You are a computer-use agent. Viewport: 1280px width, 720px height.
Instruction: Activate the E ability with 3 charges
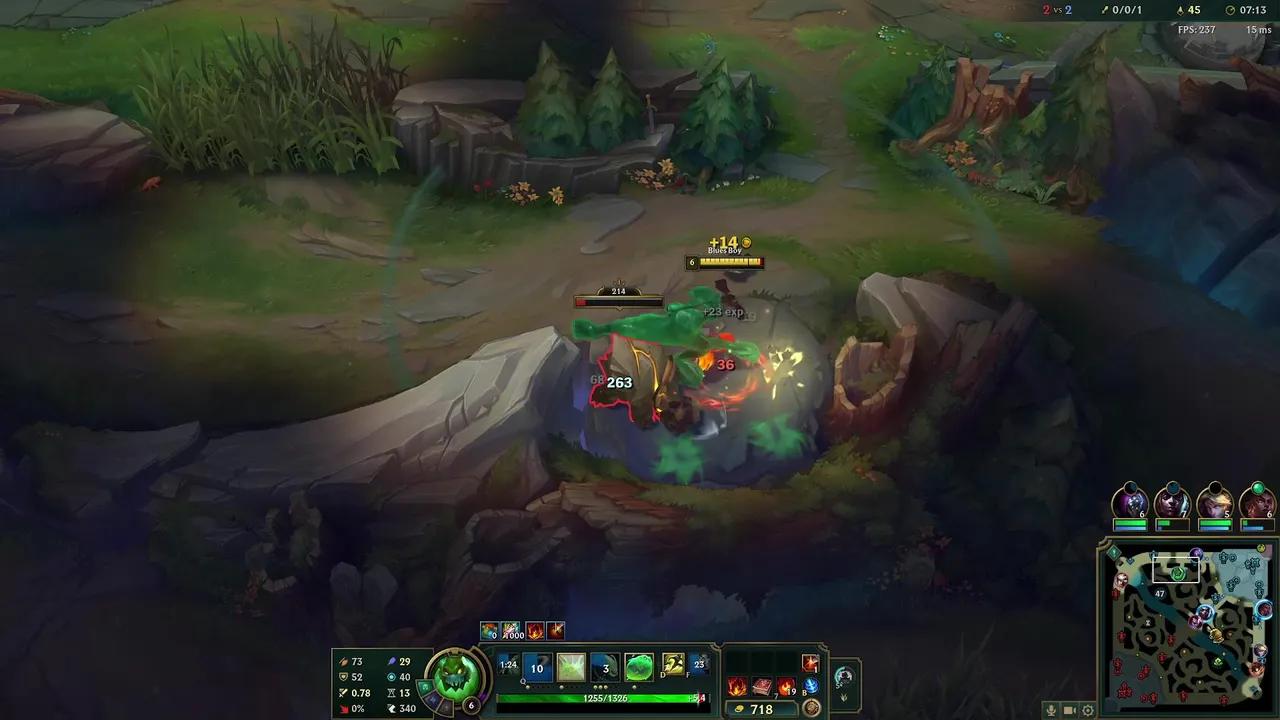pos(605,668)
